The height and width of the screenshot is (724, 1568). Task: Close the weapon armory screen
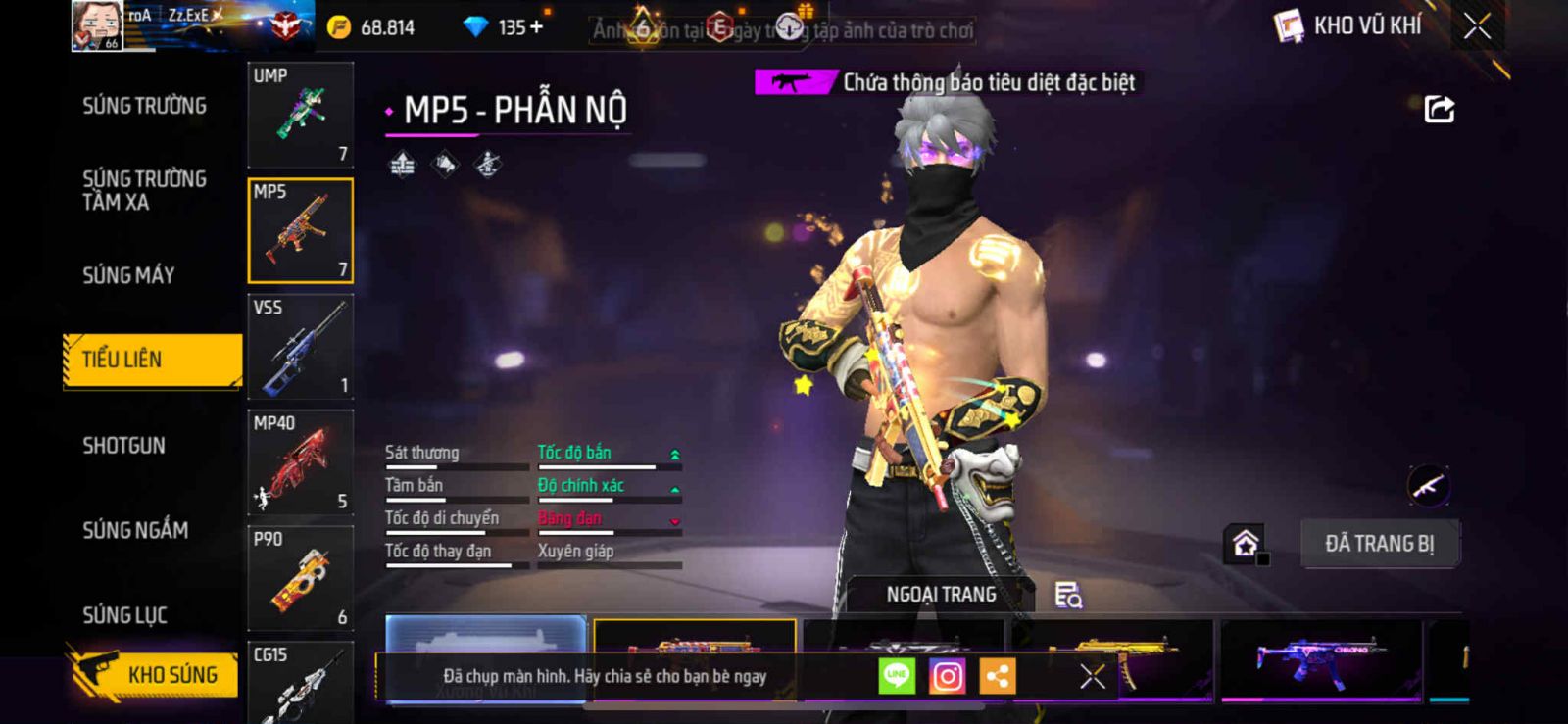click(1477, 26)
